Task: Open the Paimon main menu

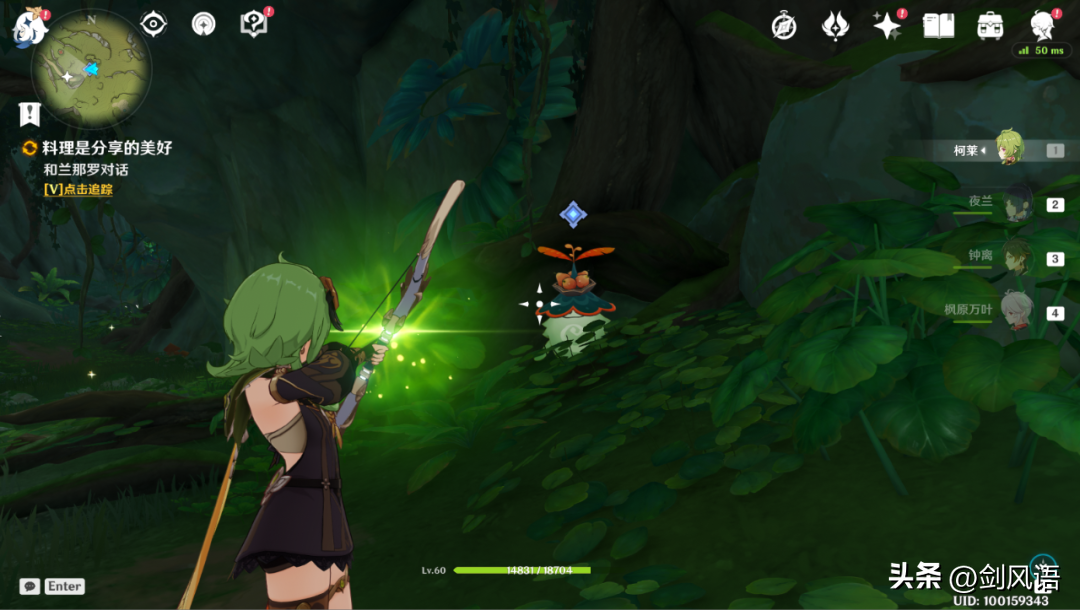Action: point(28,26)
